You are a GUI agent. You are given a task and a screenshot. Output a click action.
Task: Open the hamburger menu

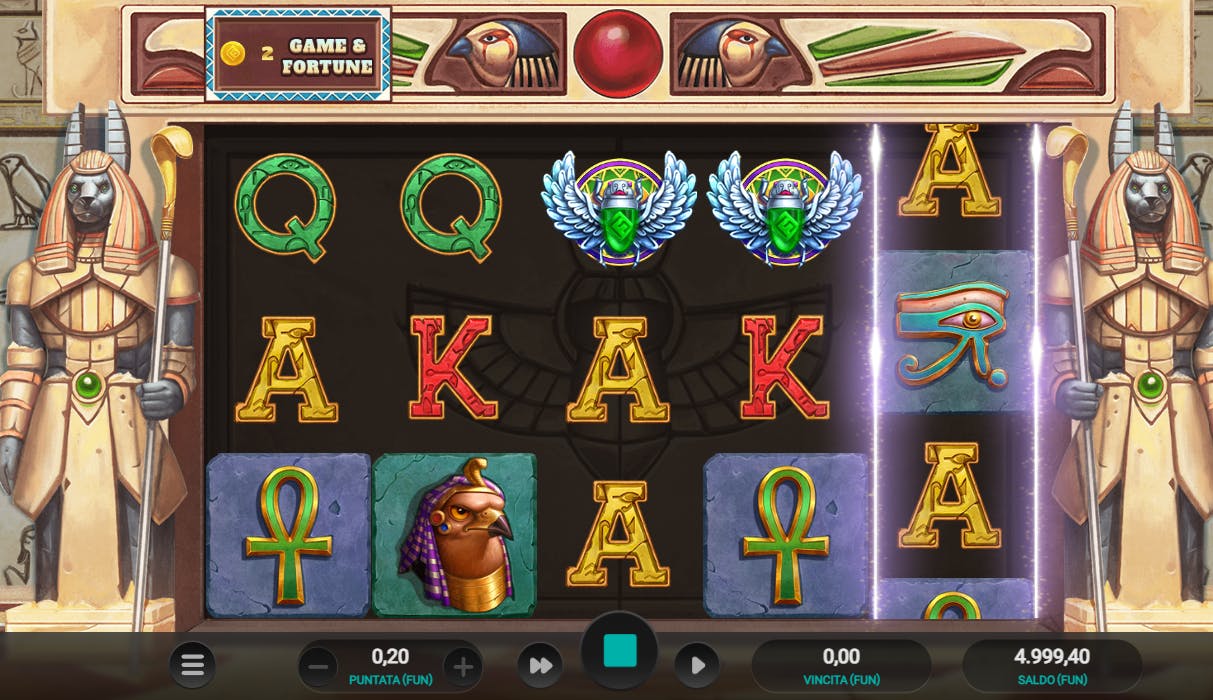tap(192, 665)
